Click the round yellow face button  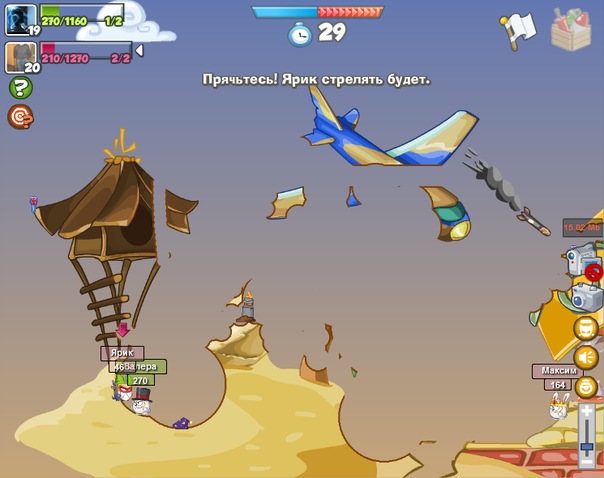586,328
